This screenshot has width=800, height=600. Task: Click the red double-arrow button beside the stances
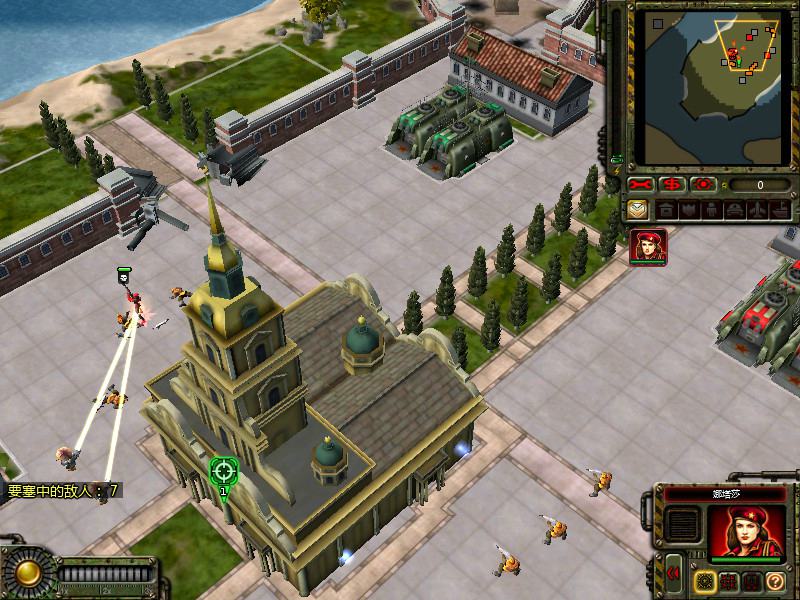(x=674, y=573)
